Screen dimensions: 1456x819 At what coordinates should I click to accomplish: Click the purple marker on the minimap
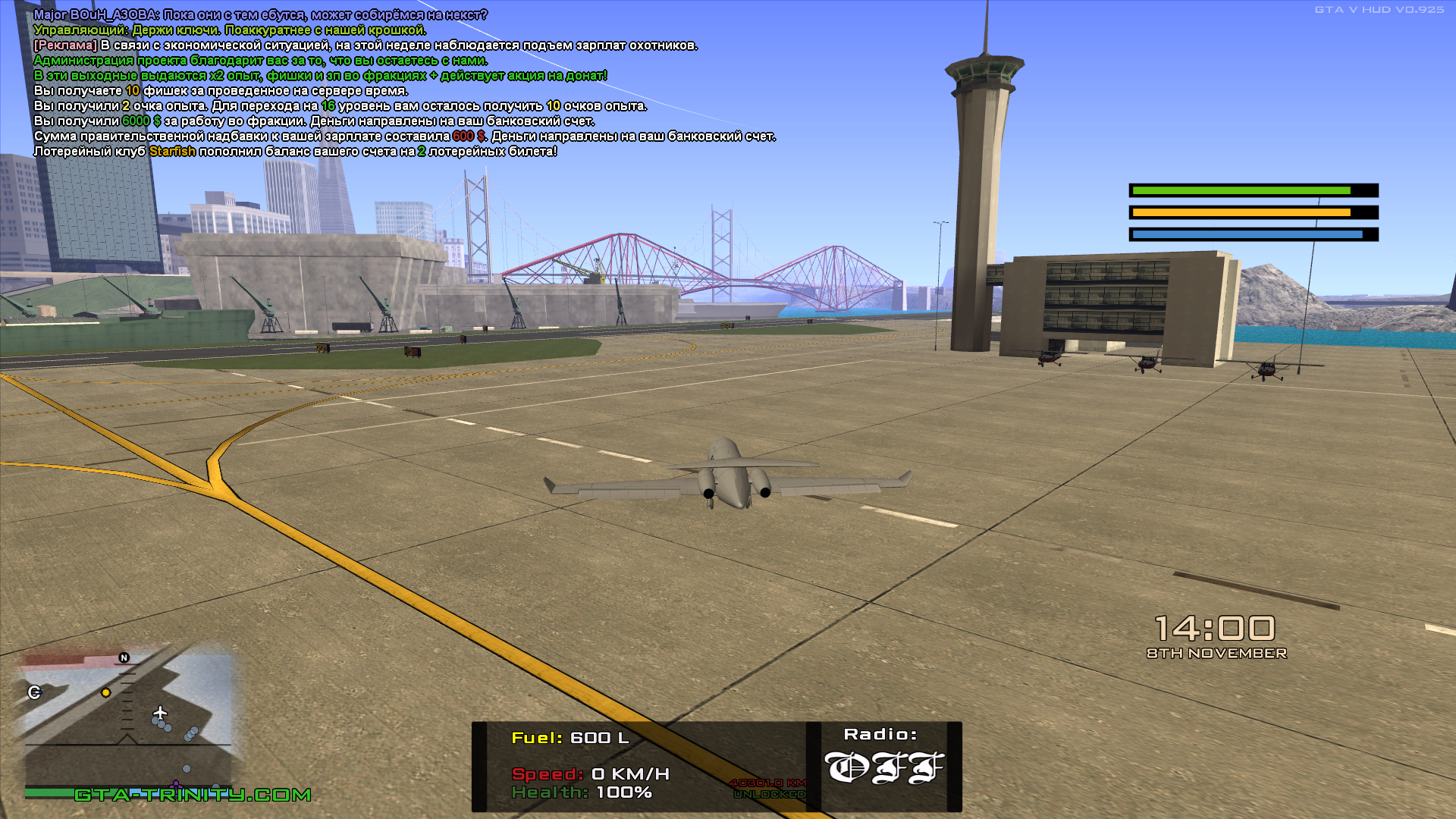coord(177,785)
